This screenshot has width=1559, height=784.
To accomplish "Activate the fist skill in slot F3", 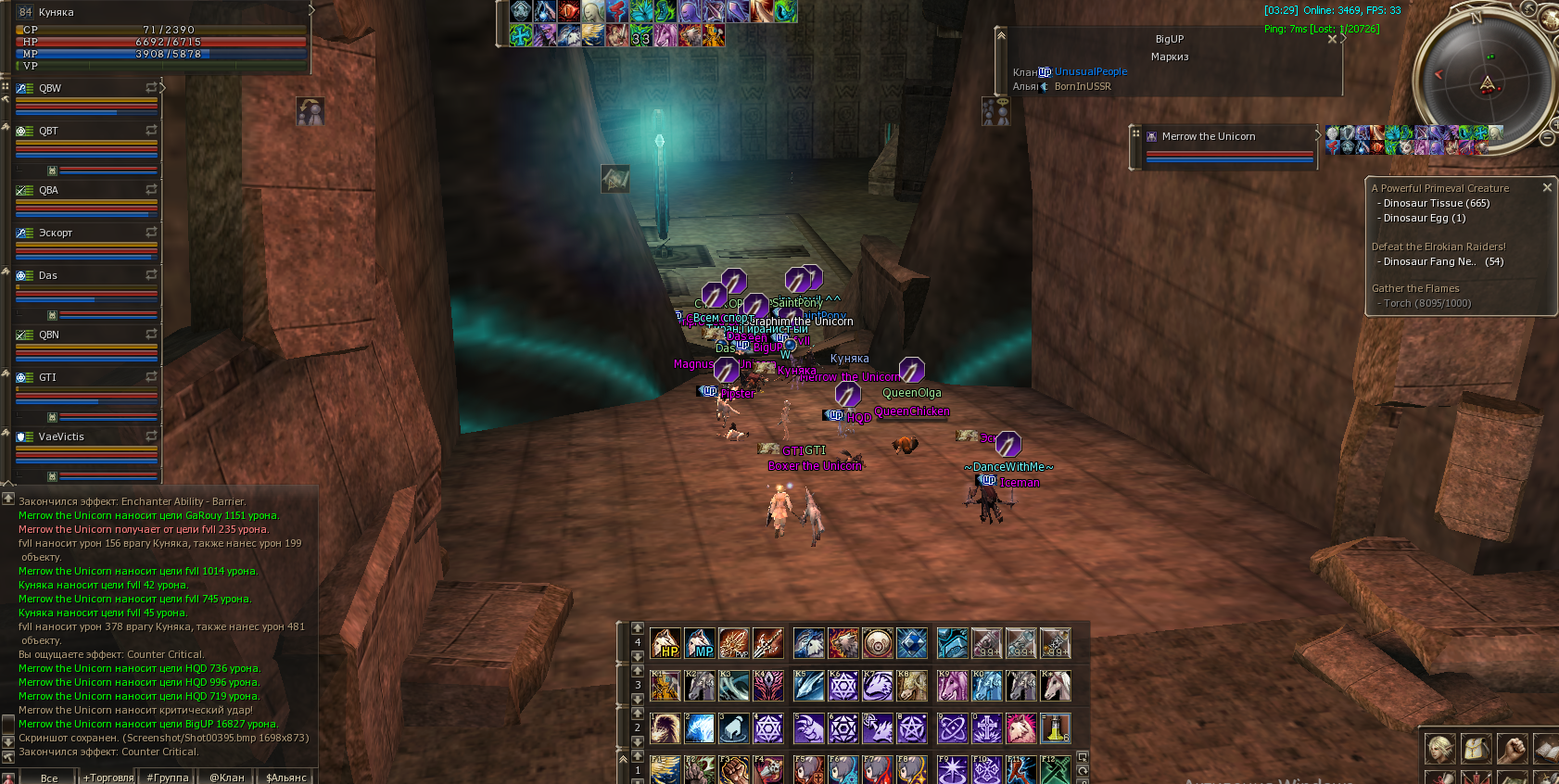I will click(733, 770).
